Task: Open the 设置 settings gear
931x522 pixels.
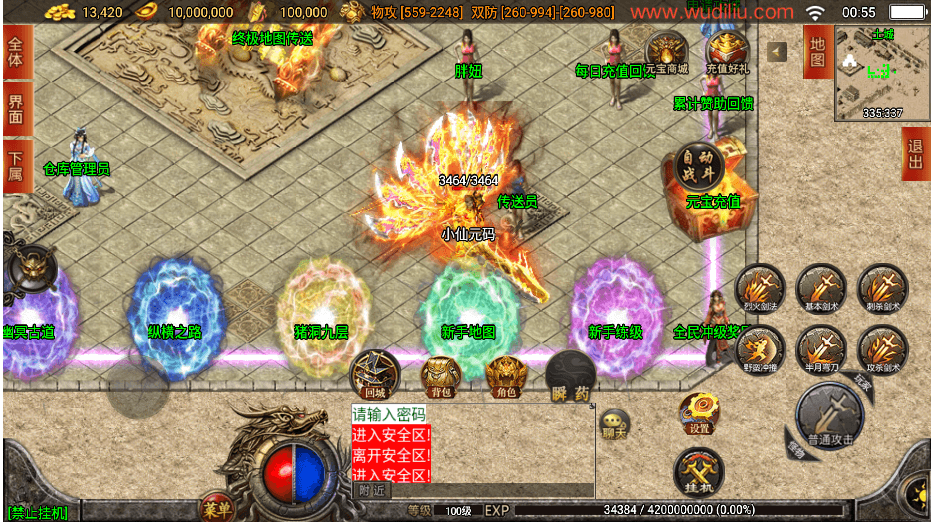Action: (x=699, y=413)
